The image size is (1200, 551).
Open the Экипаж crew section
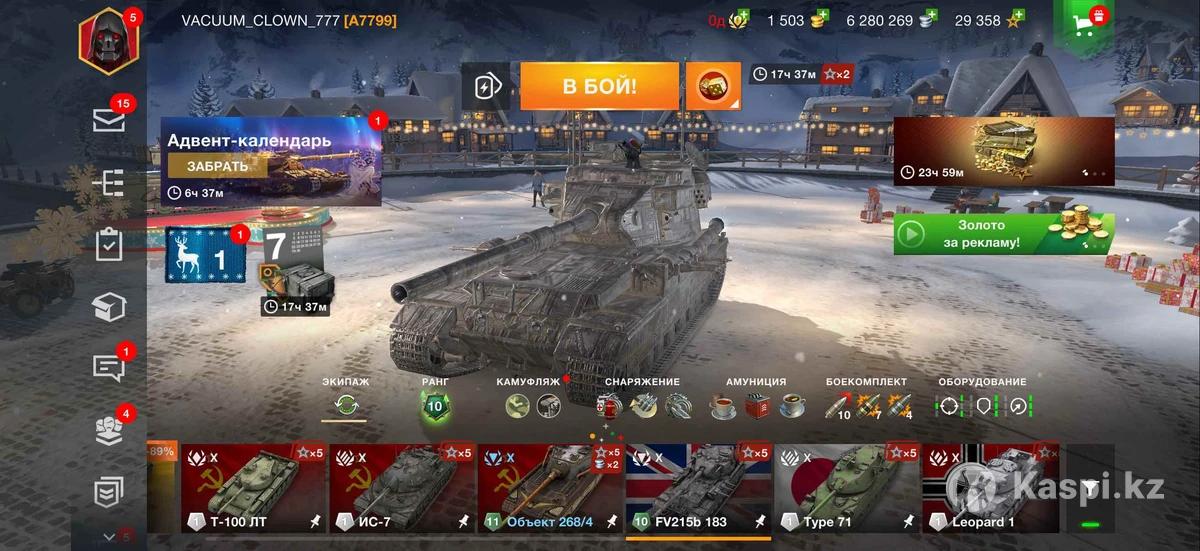tap(346, 405)
